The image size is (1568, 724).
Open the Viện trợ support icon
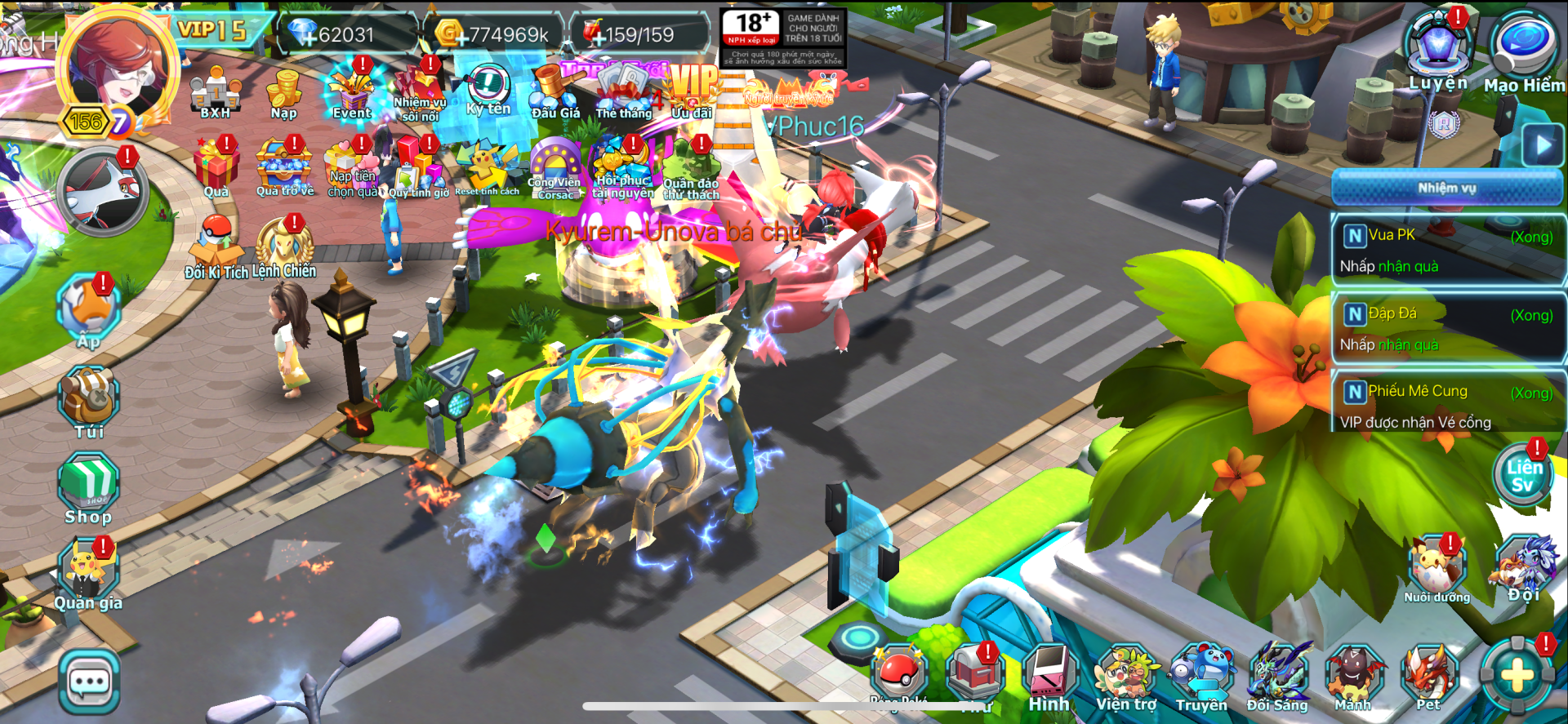(x=1126, y=677)
